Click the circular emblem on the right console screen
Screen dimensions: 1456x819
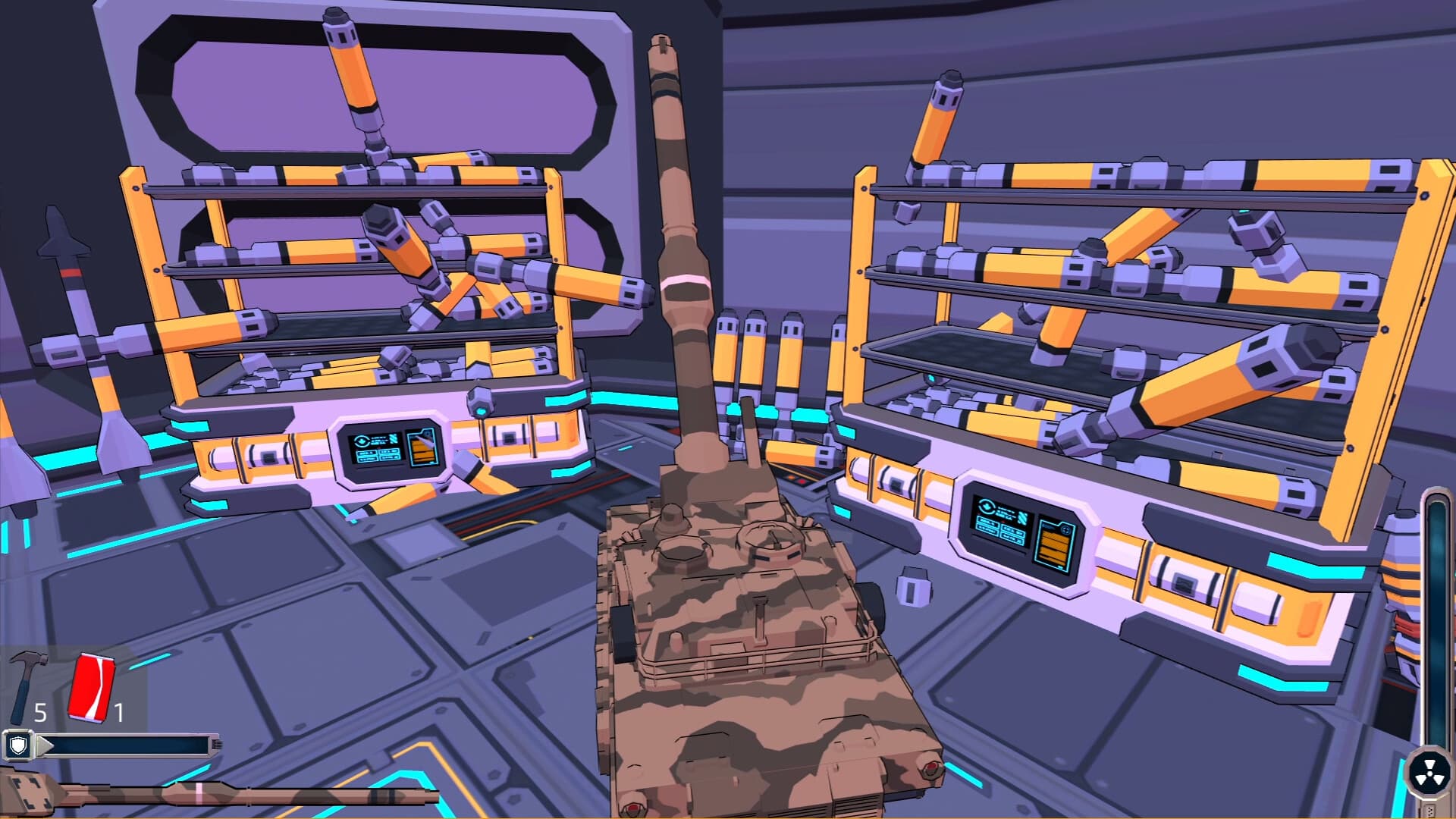point(987,506)
